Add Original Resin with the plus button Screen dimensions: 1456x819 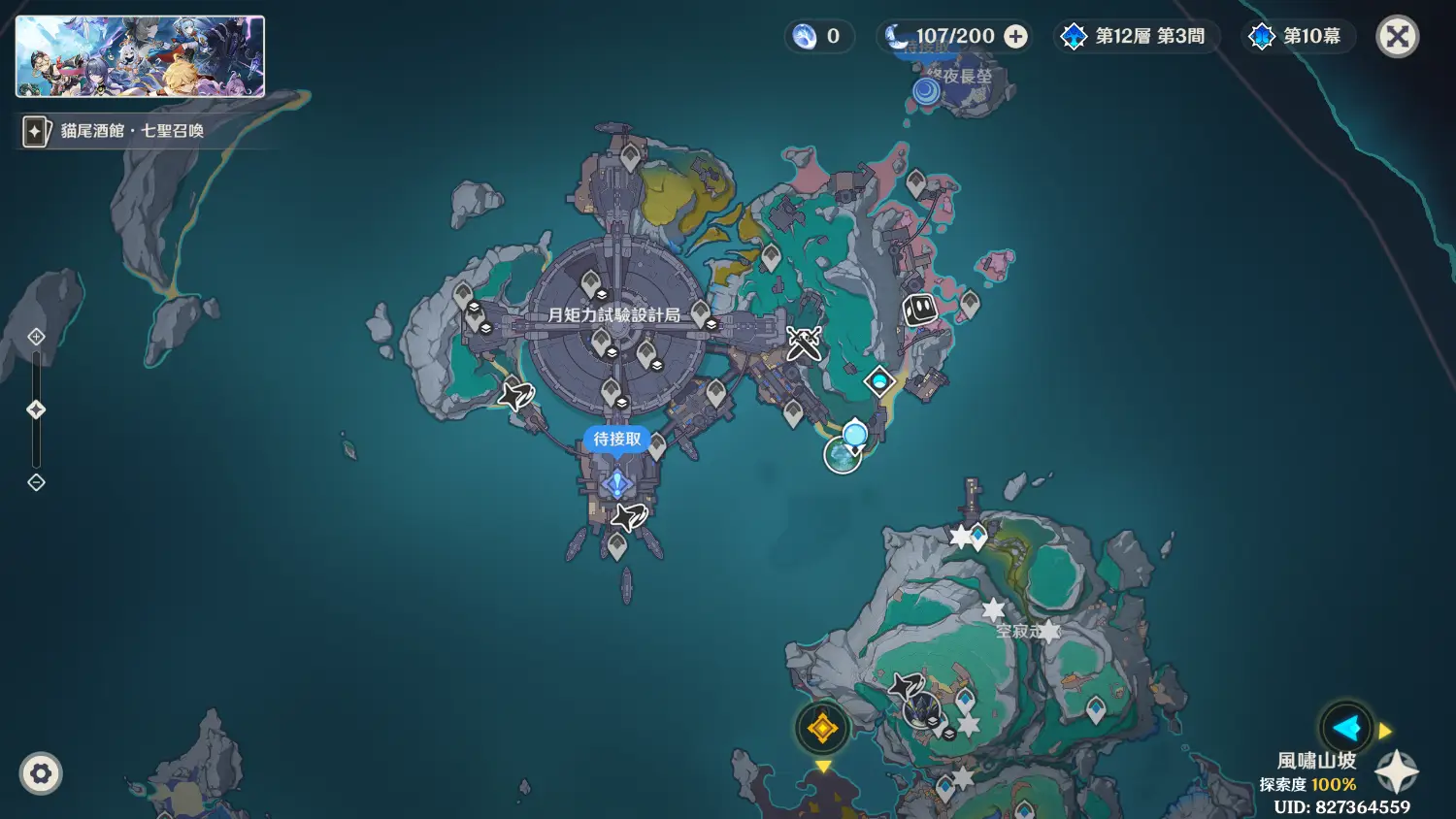point(1015,37)
